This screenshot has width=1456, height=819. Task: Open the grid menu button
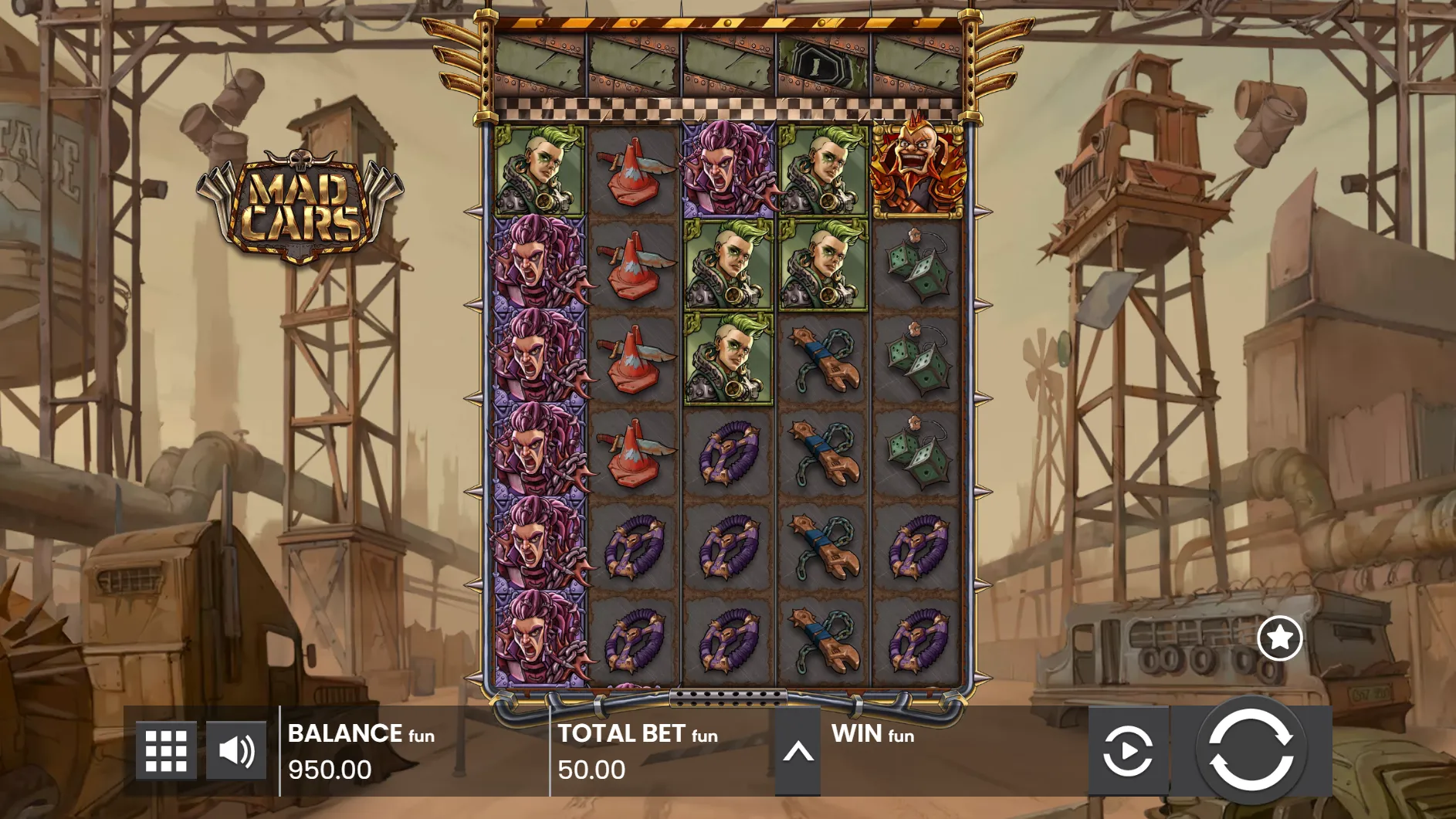166,750
